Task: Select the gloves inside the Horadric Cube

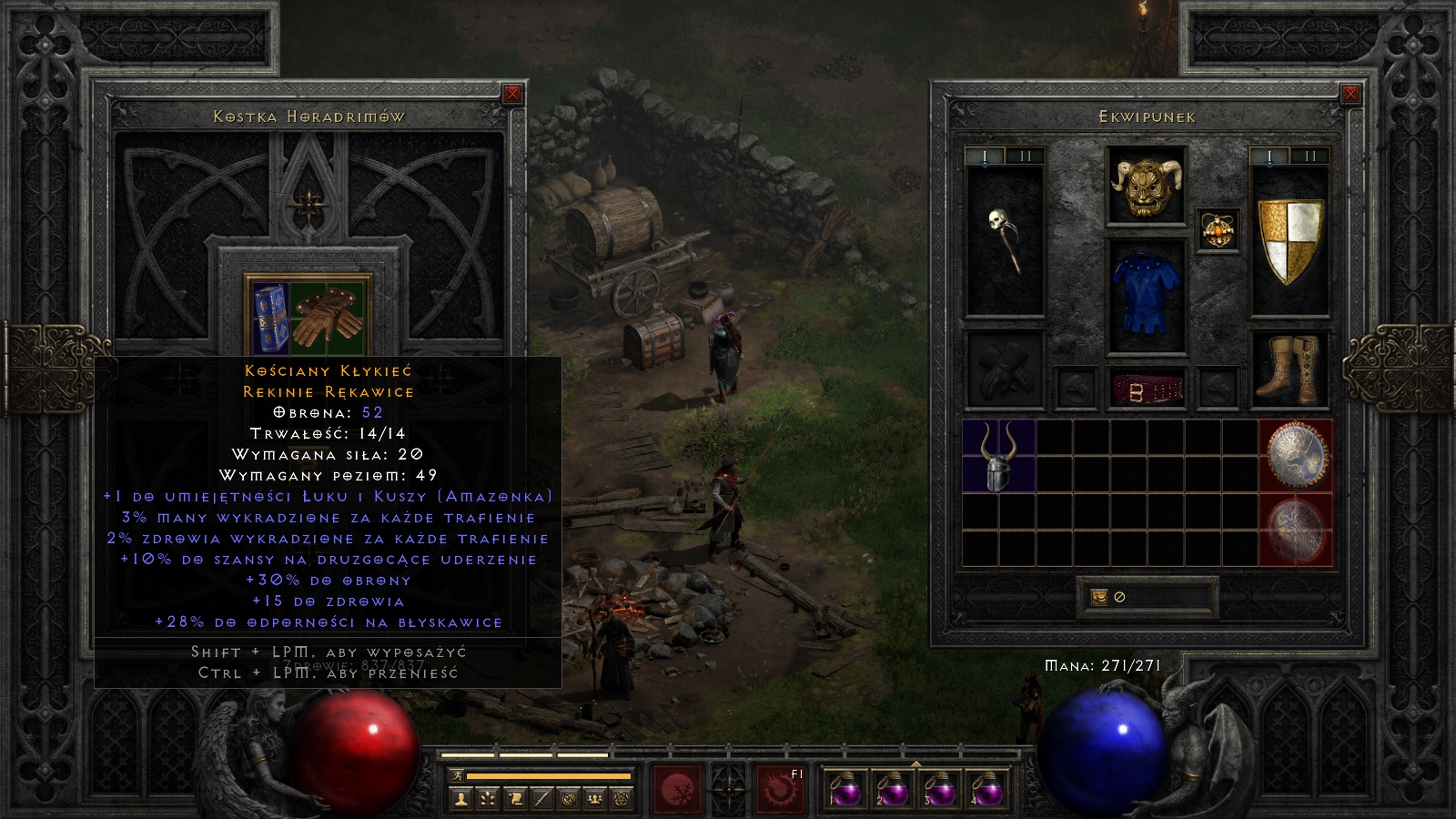Action: 329,315
